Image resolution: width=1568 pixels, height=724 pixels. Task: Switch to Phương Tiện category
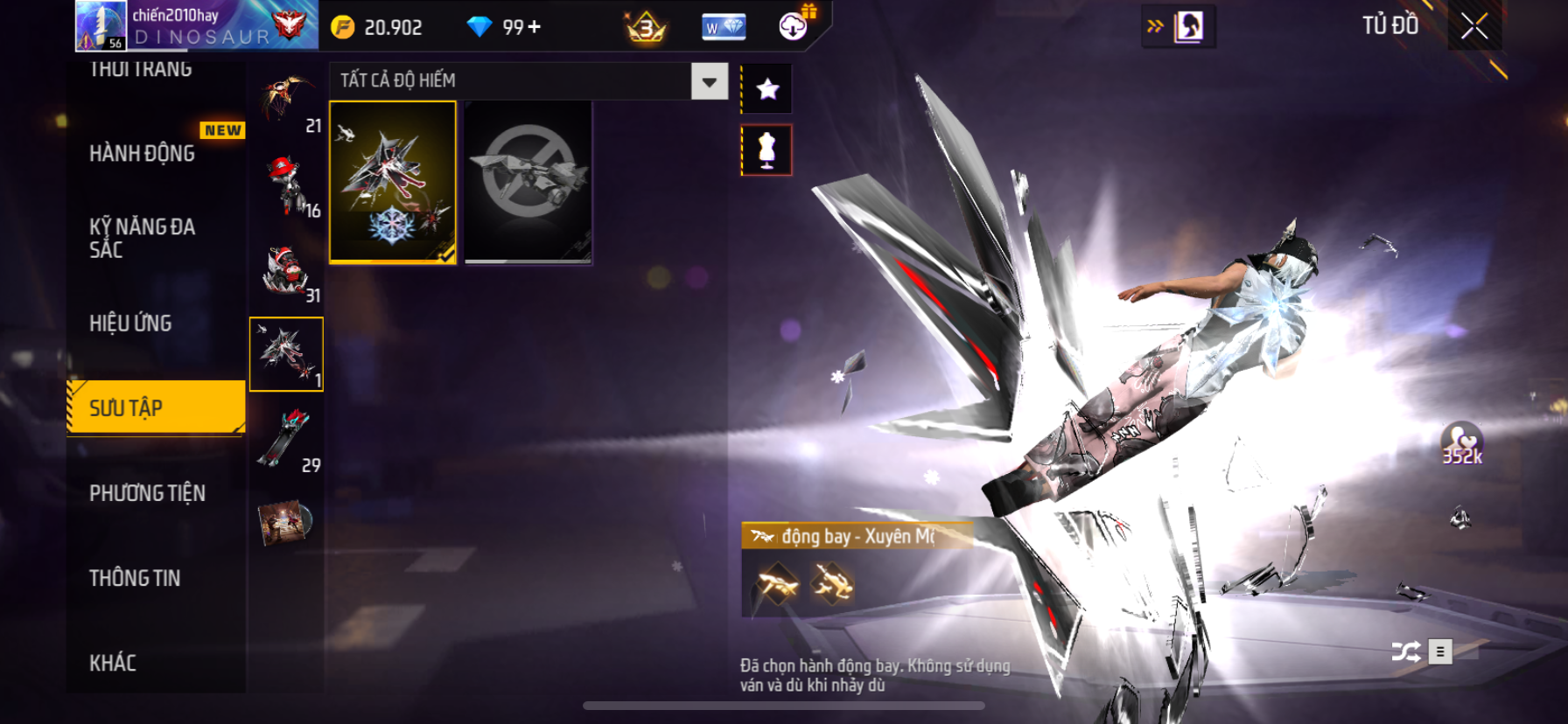[147, 493]
